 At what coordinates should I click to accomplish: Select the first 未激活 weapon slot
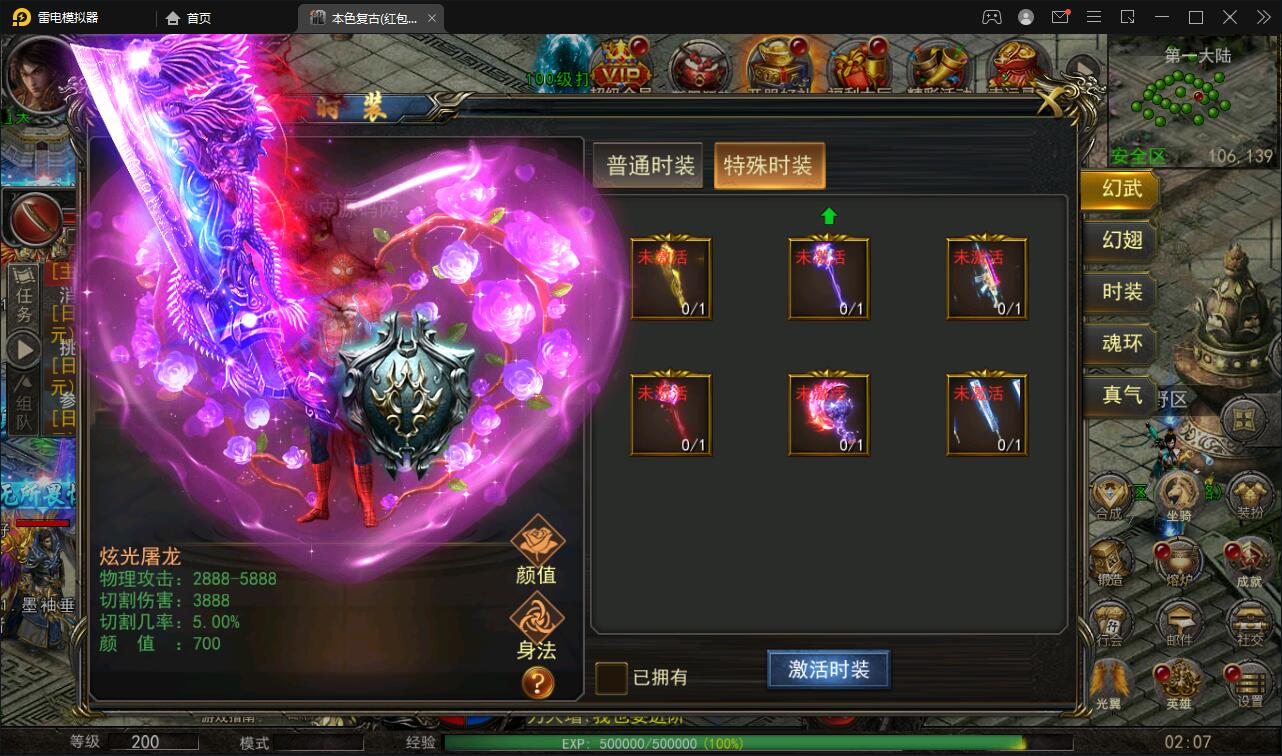(x=670, y=277)
